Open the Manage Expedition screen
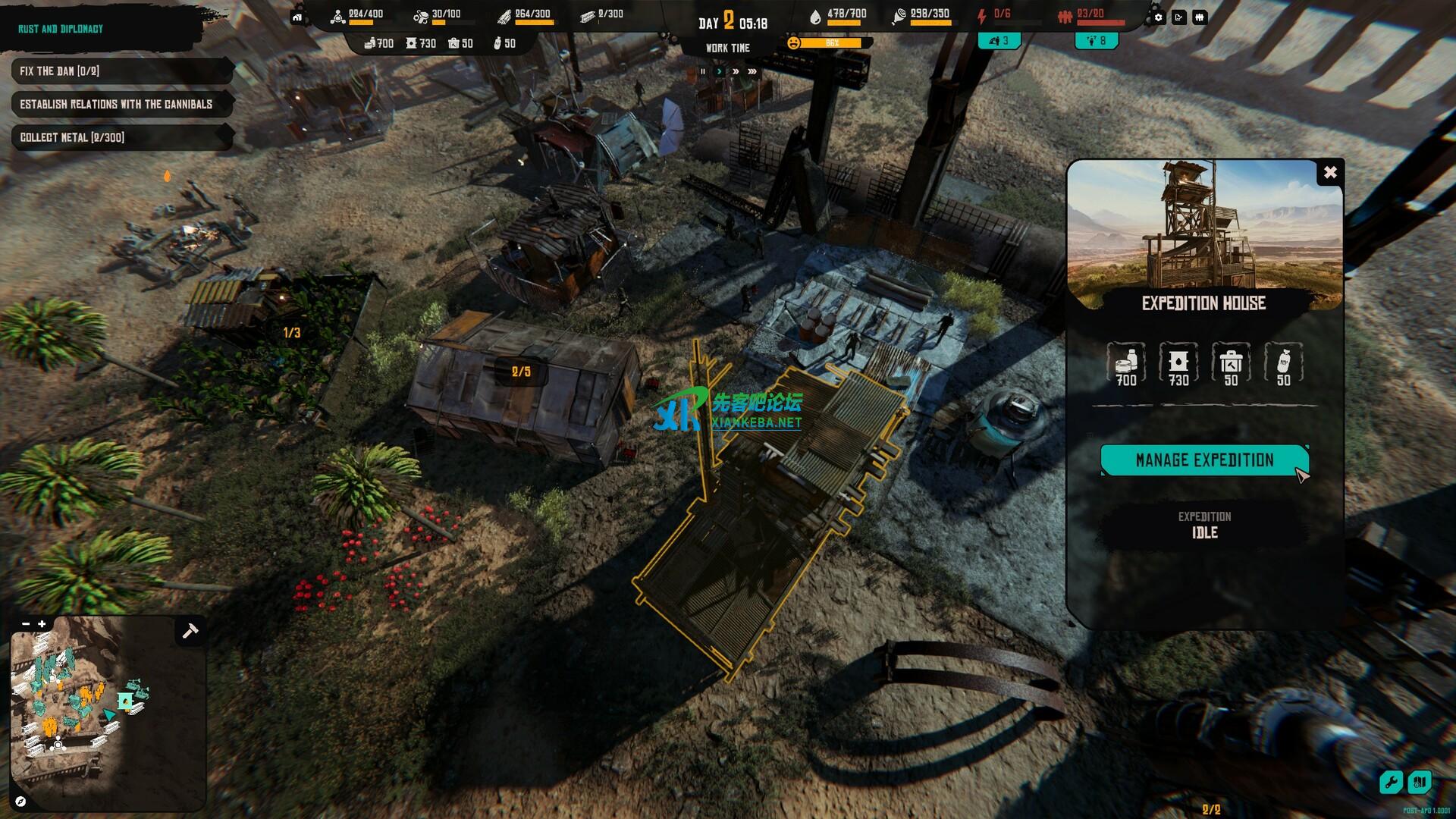The image size is (1456, 819). click(1203, 460)
